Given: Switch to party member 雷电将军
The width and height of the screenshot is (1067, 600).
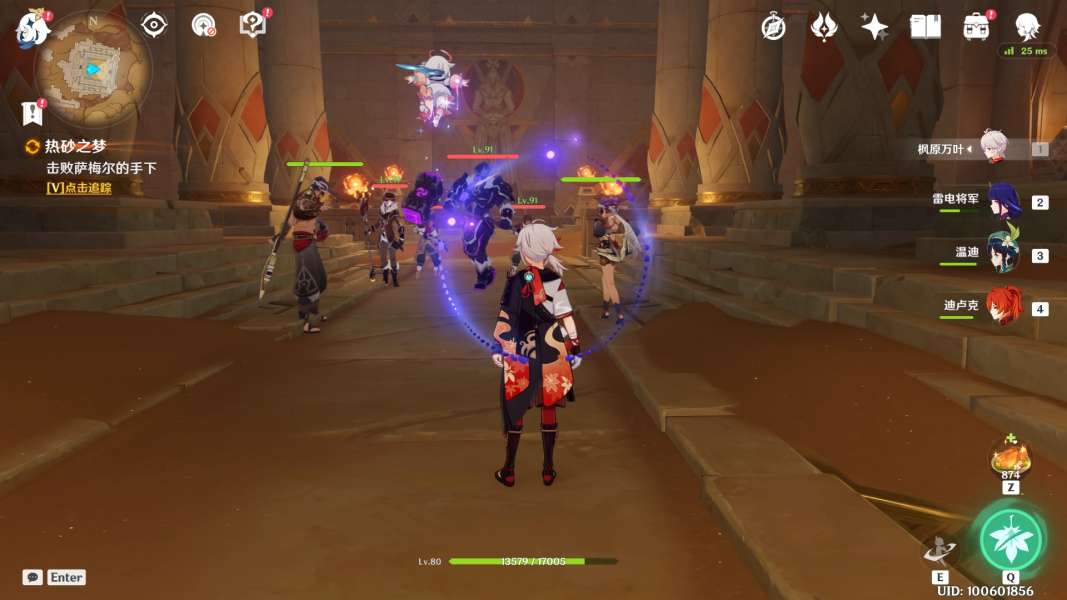Looking at the screenshot, I should point(1003,202).
